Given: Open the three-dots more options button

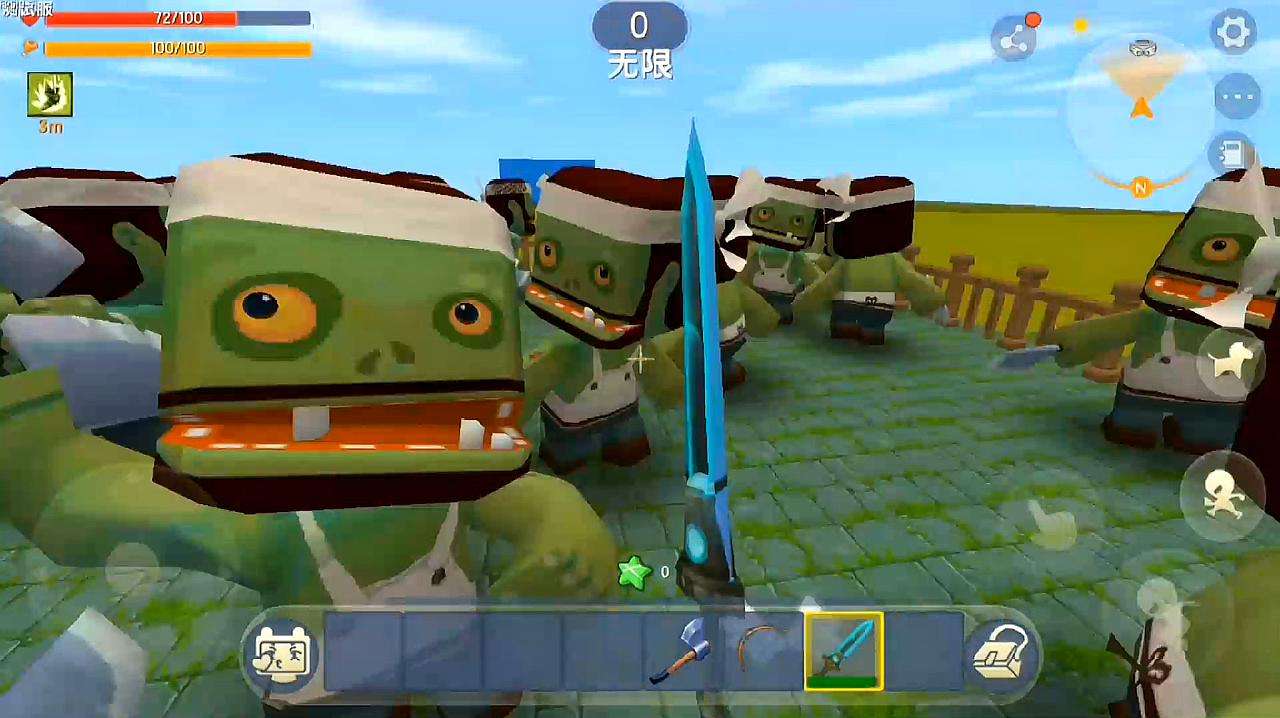Looking at the screenshot, I should (1236, 97).
